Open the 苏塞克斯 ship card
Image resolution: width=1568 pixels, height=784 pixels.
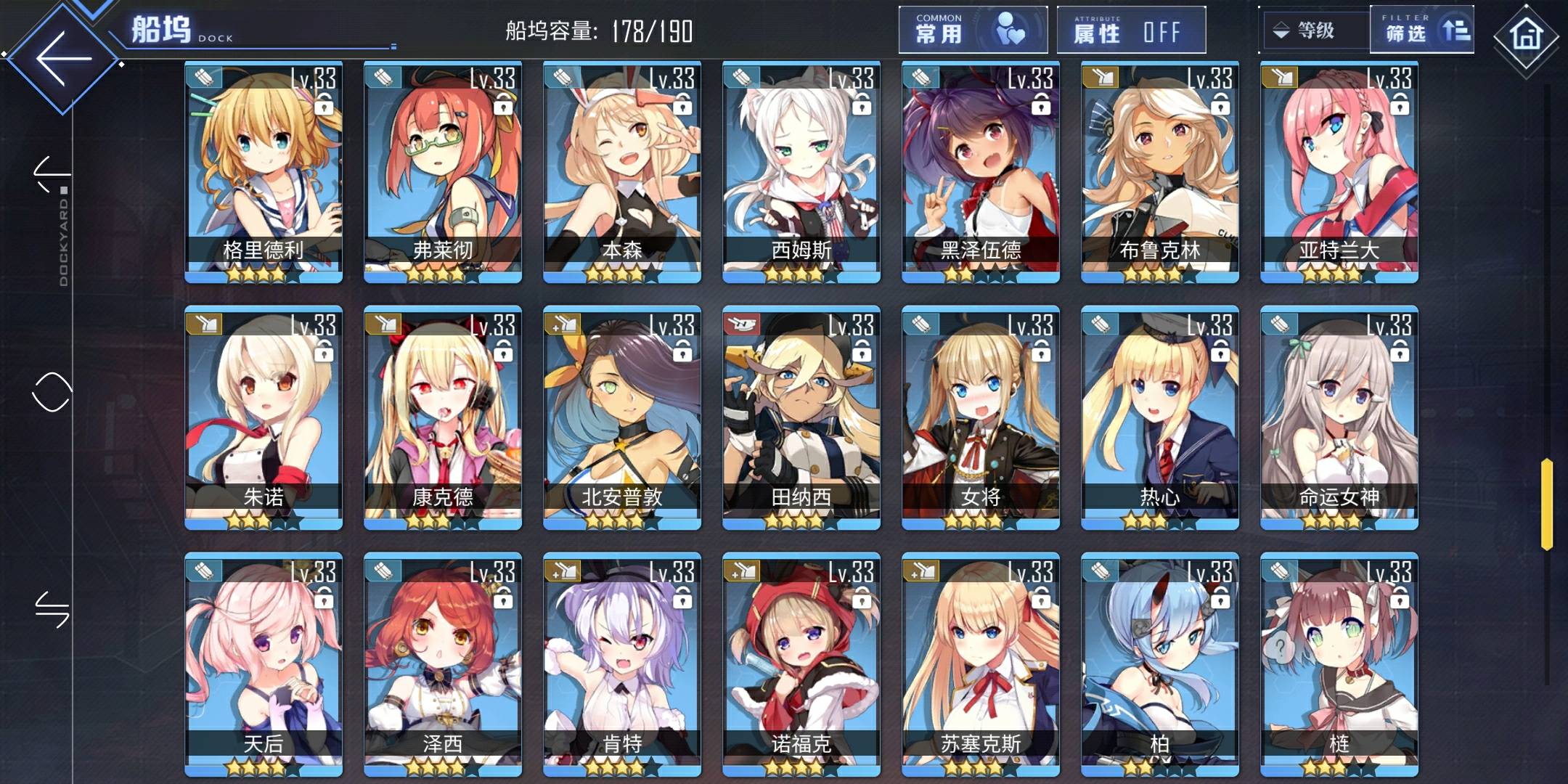(981, 664)
